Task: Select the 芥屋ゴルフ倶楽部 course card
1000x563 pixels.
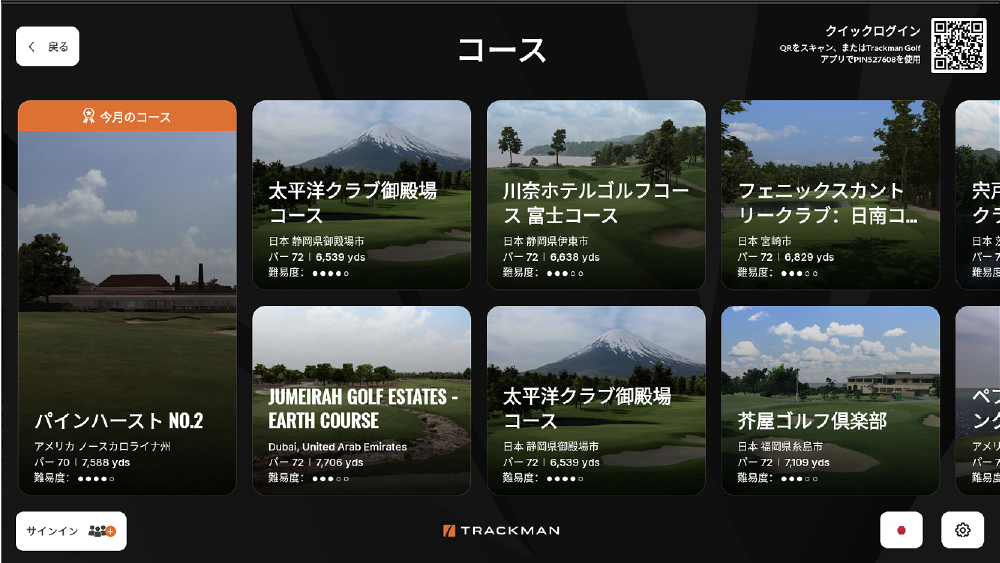Action: tap(830, 400)
